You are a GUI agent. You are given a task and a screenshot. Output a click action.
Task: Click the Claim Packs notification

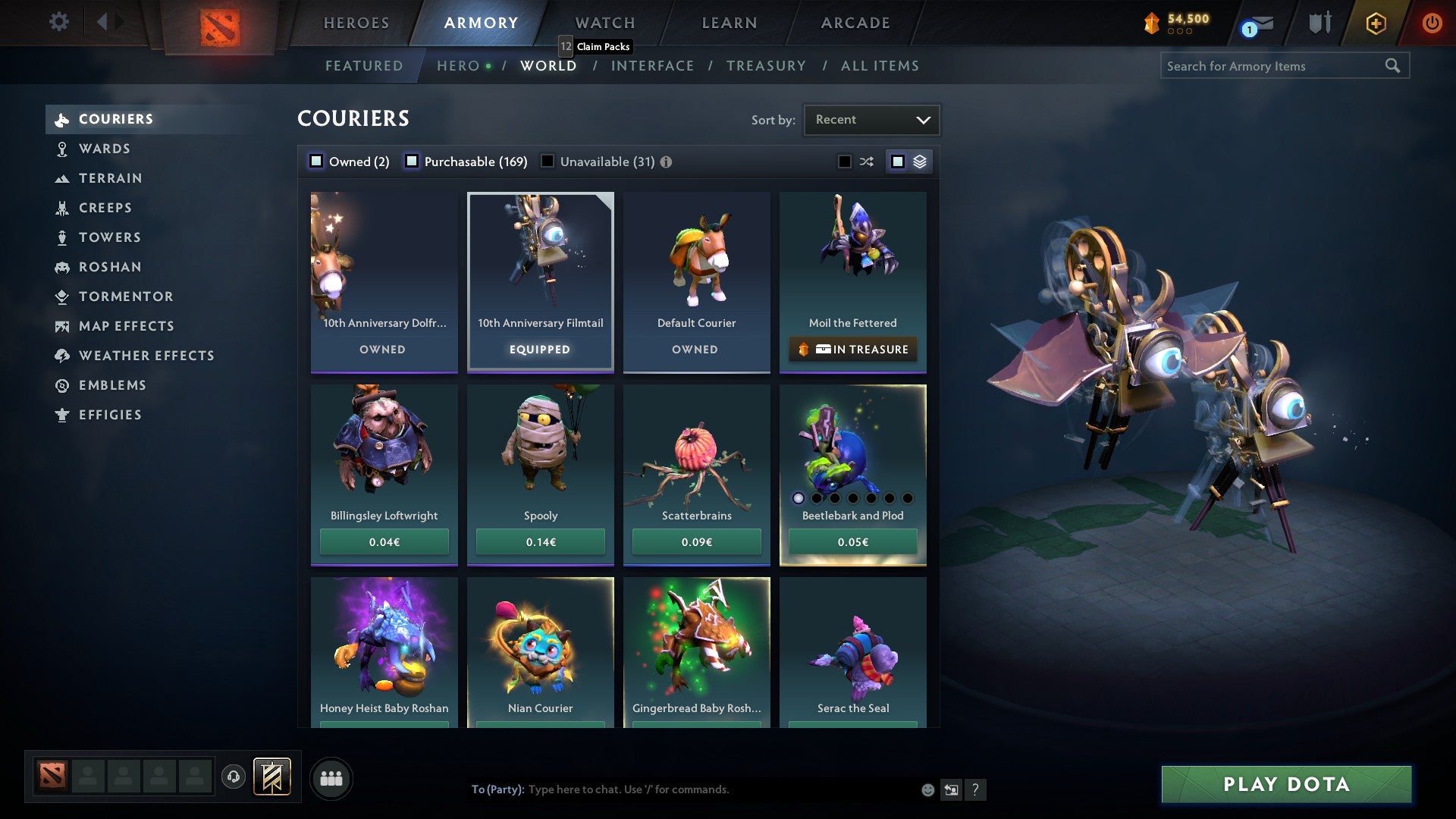coord(596,46)
